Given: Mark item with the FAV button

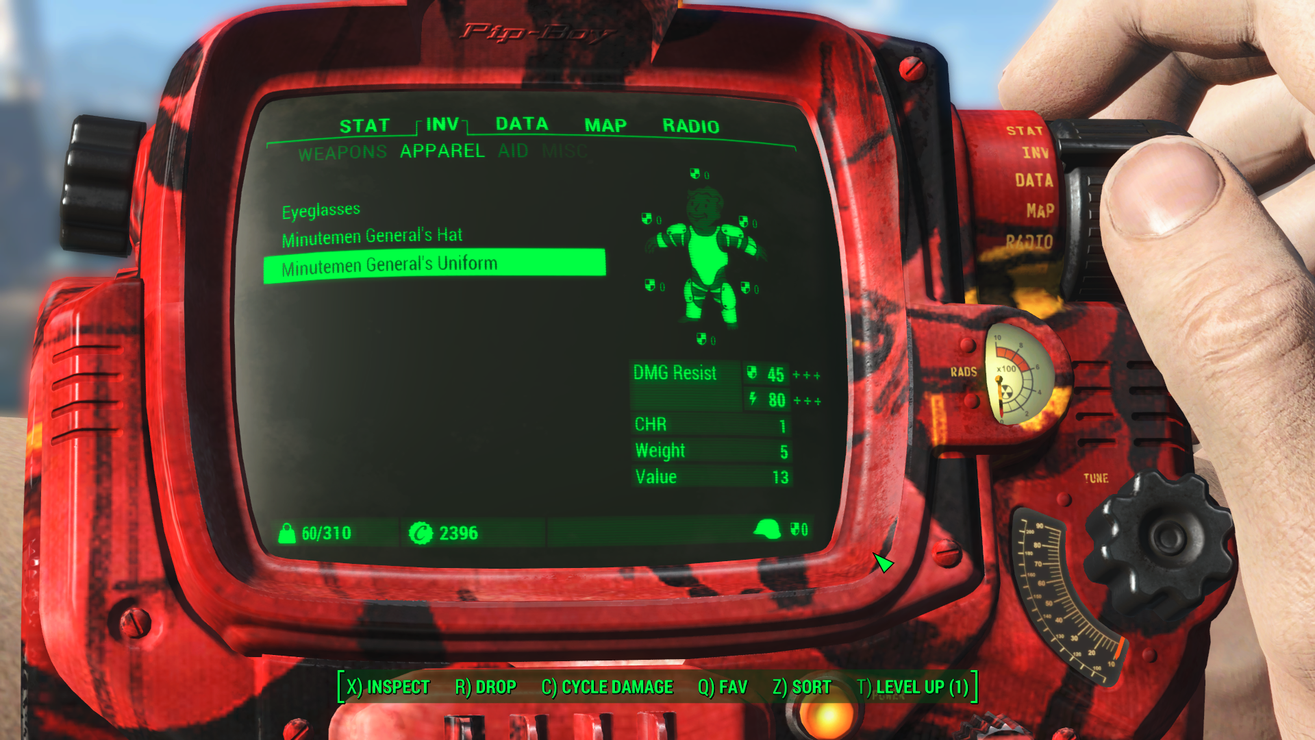Looking at the screenshot, I should (x=722, y=687).
